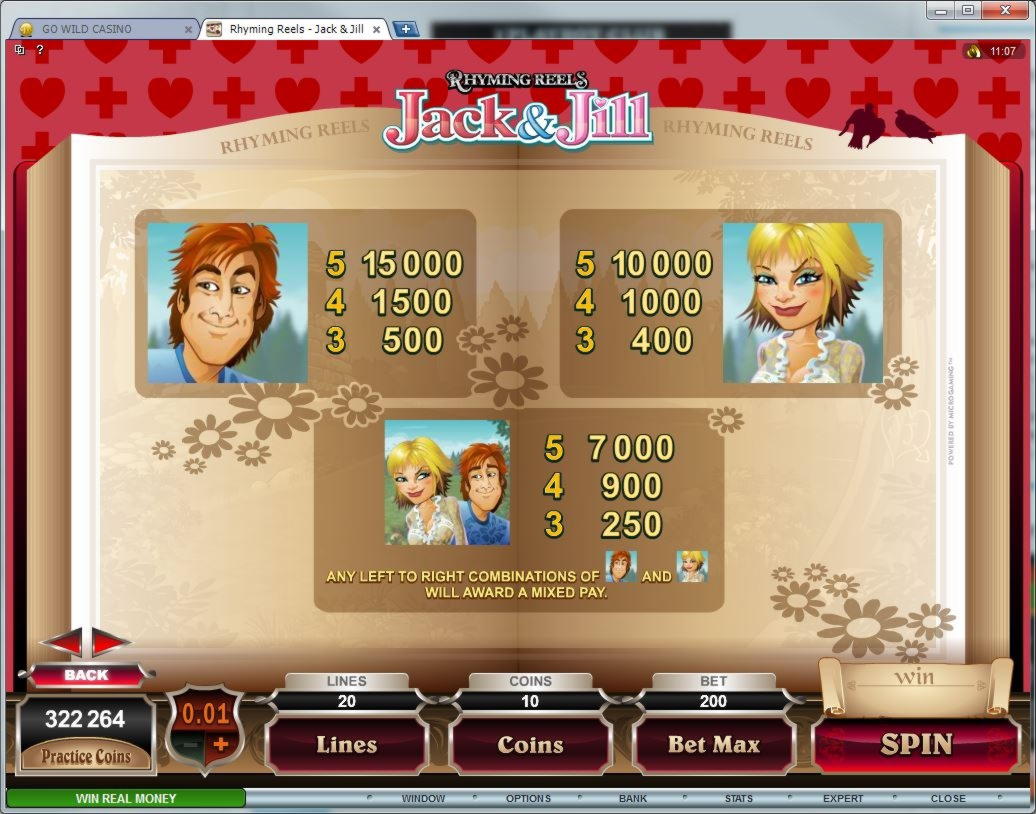Viewport: 1036px width, 814px height.
Task: Choose Close in the bottom bar
Action: pos(948,799)
